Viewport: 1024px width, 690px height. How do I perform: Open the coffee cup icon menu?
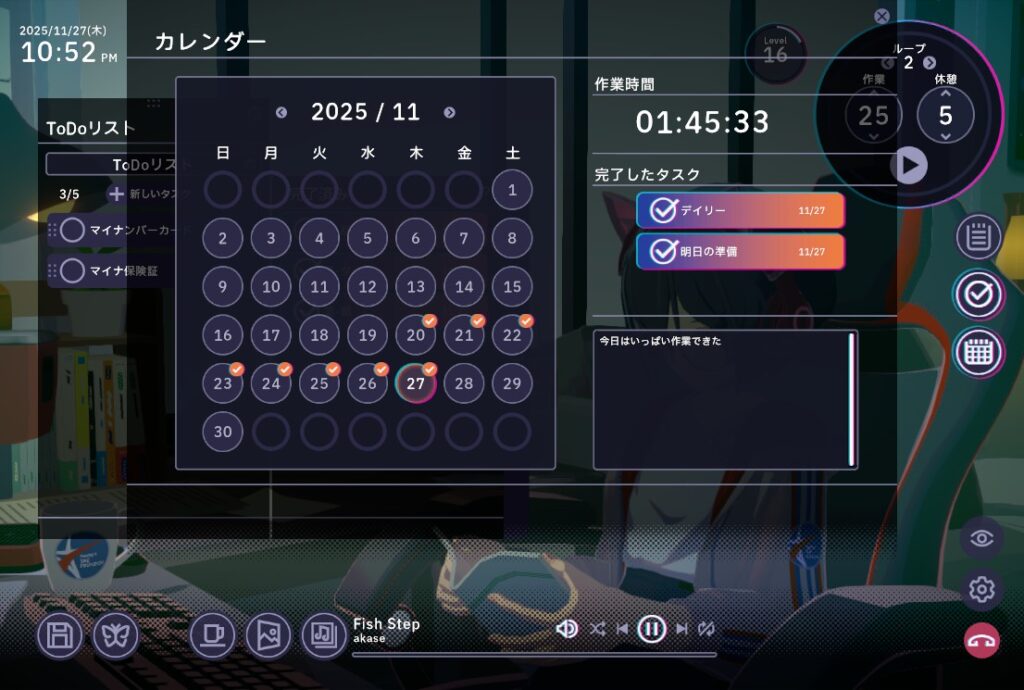(x=212, y=635)
